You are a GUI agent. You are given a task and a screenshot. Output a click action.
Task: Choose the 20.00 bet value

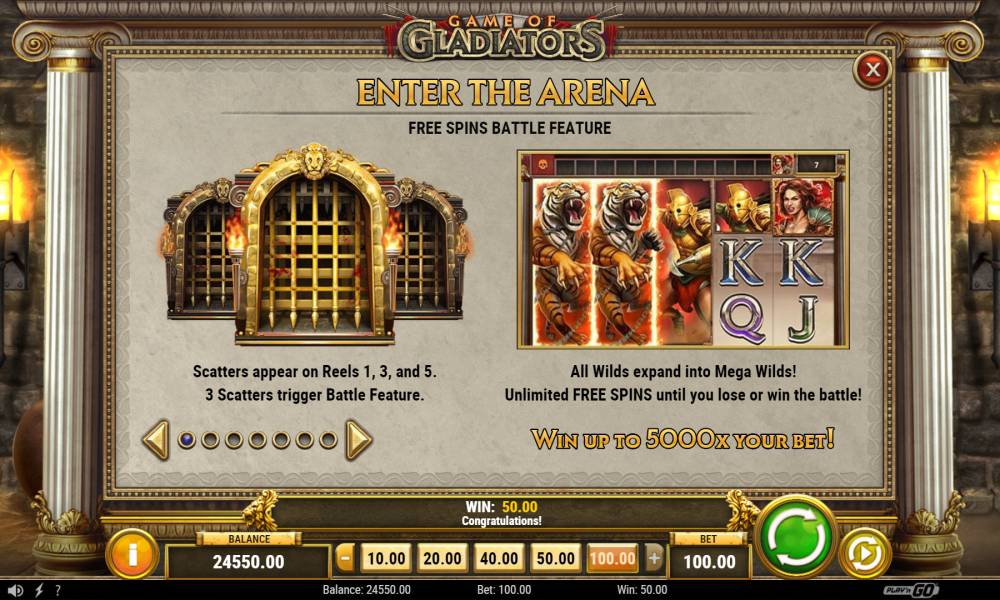441,558
